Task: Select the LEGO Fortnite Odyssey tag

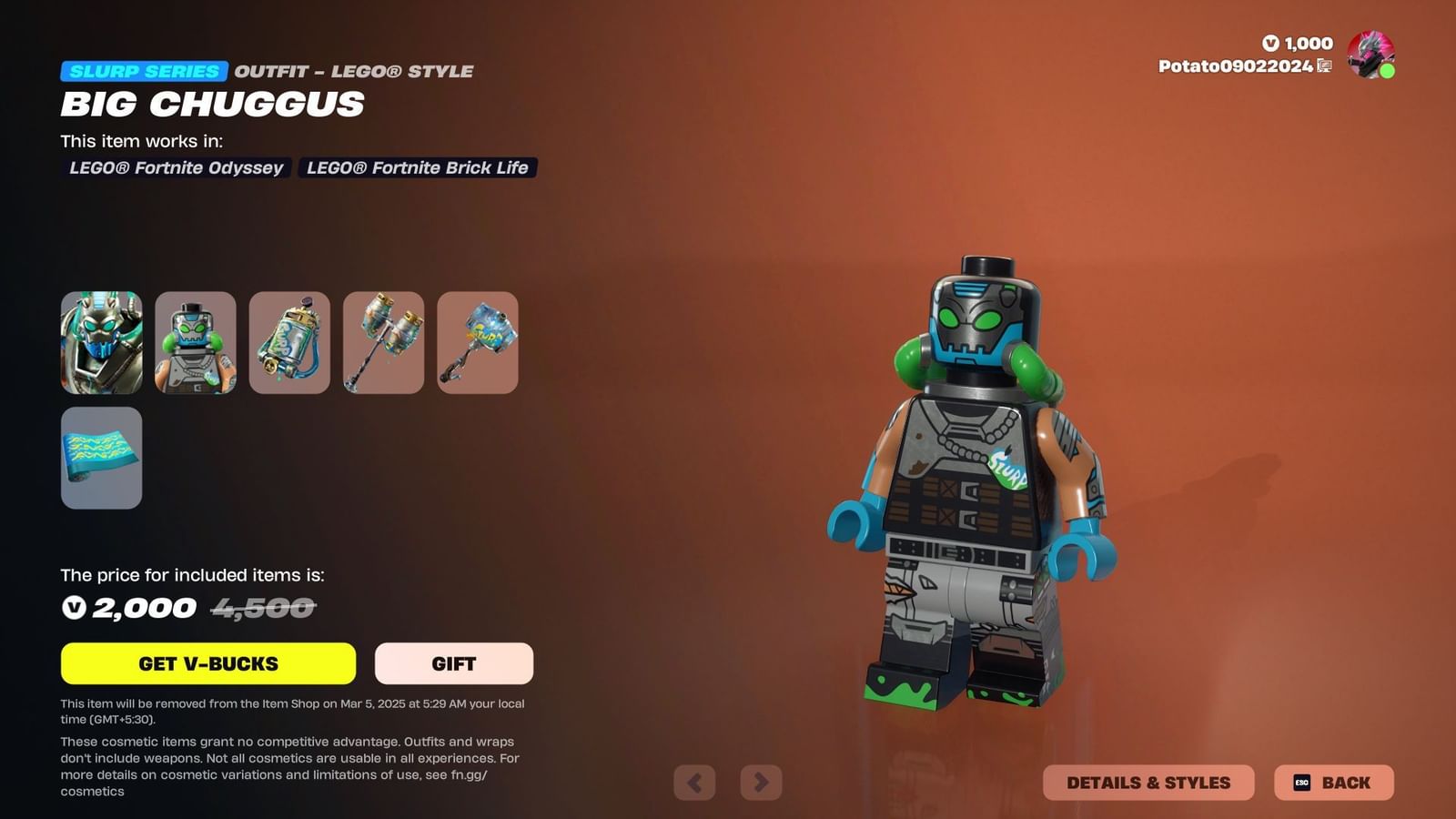Action: coord(177,167)
